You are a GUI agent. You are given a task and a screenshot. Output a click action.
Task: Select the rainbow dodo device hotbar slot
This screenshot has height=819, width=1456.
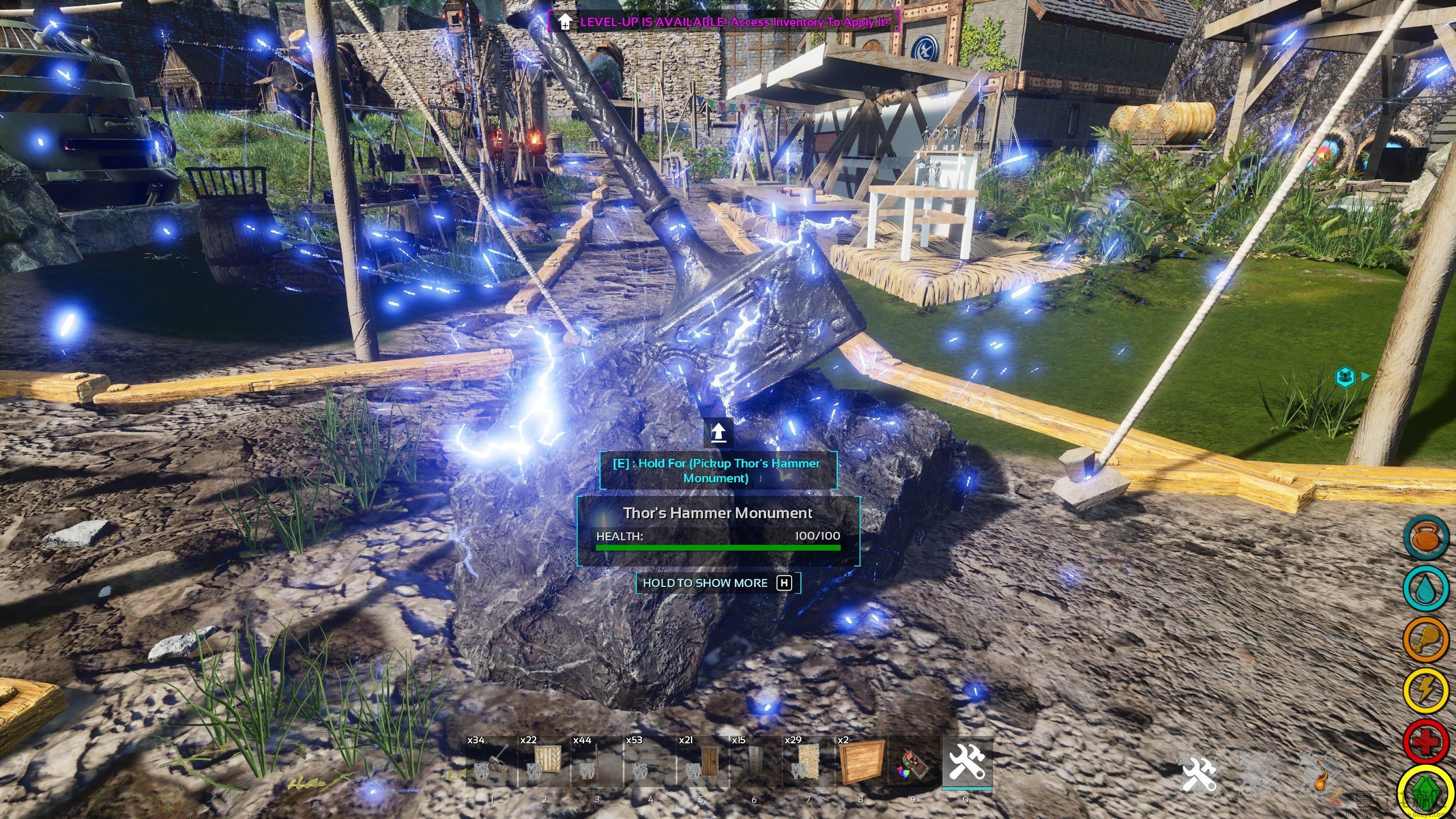click(x=913, y=762)
